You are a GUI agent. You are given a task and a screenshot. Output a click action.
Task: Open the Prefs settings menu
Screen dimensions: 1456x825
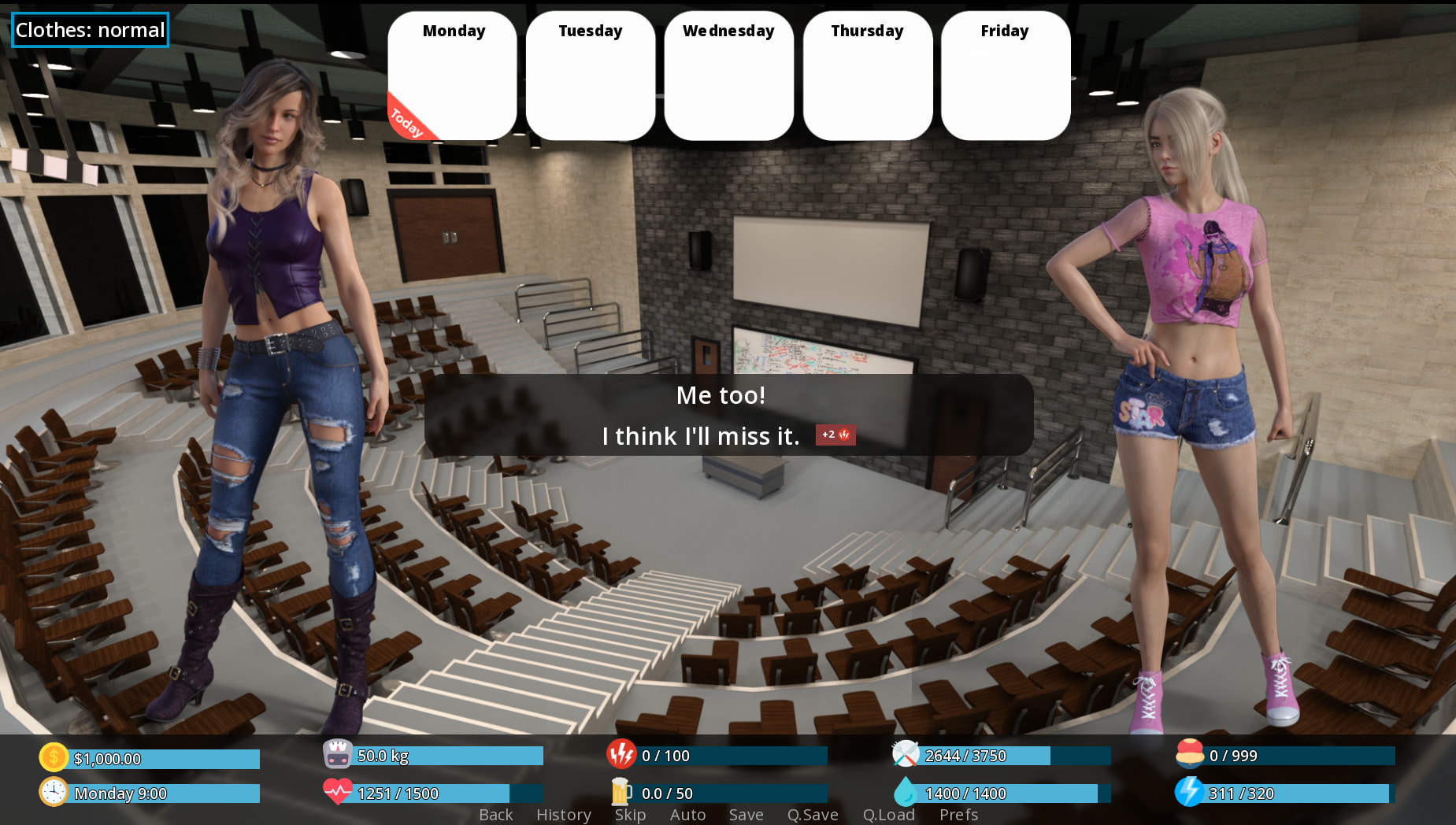[958, 815]
